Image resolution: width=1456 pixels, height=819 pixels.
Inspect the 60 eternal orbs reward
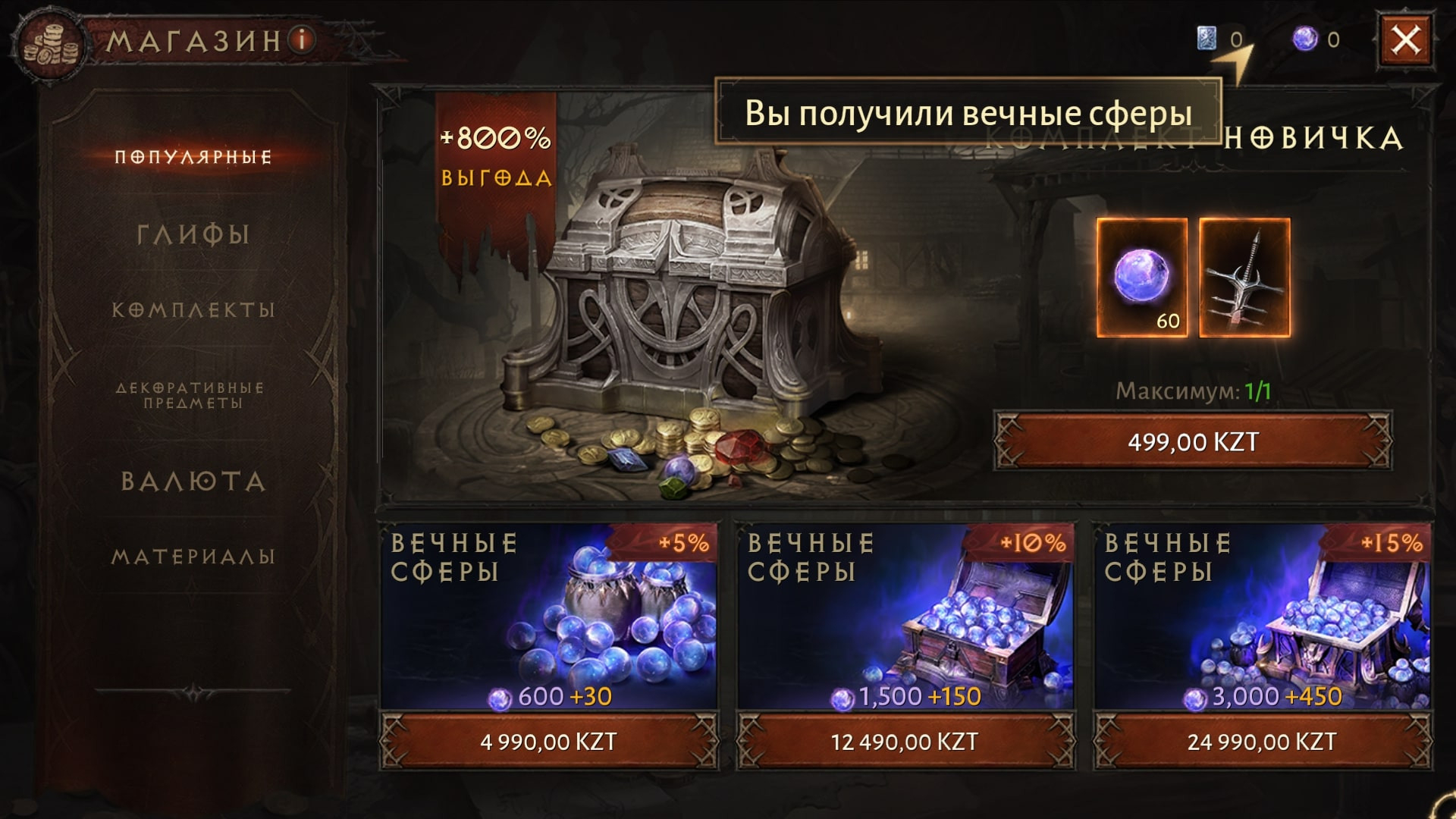[x=1142, y=278]
